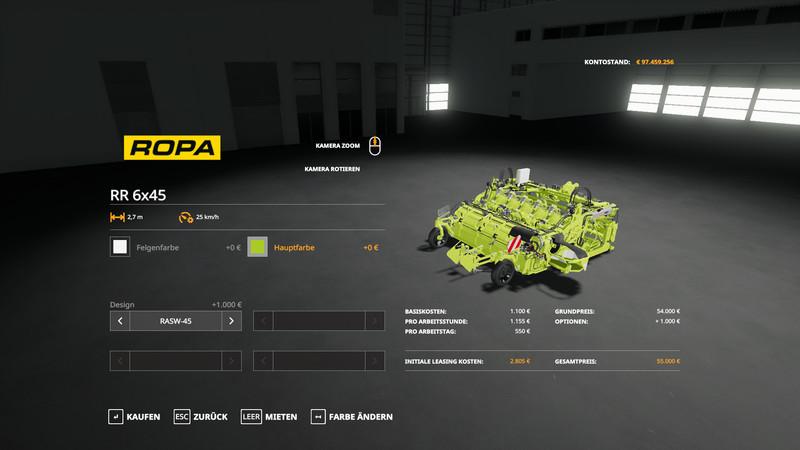Lease the vehicle with Mieten
The height and width of the screenshot is (450, 800).
pos(269,416)
